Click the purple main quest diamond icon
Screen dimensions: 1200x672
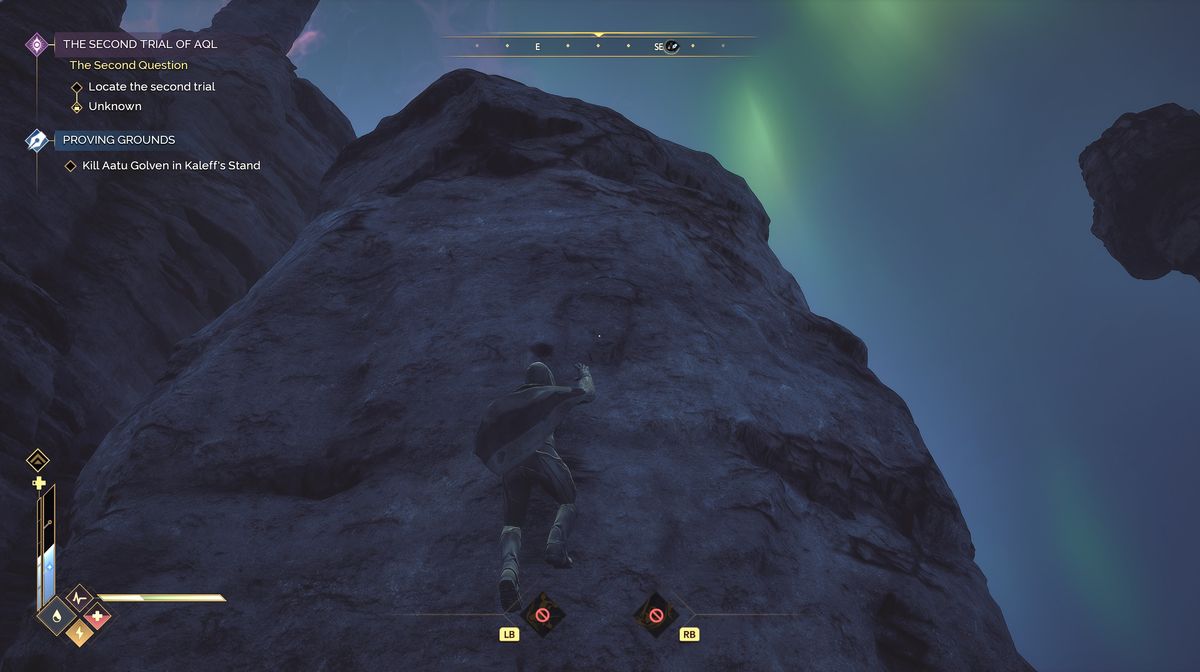tap(37, 44)
